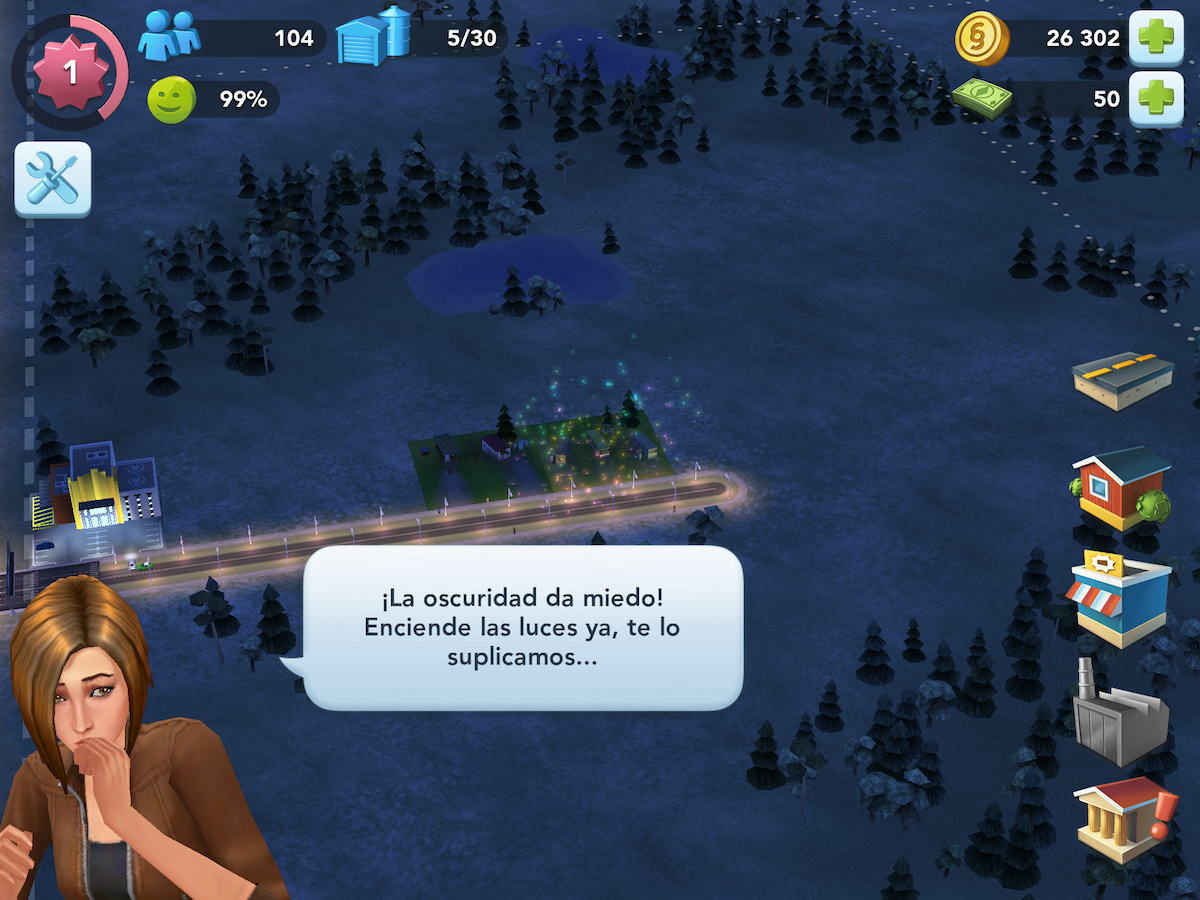The image size is (1200, 900).
Task: Buy more green SimCash with plus button
Action: click(1156, 99)
